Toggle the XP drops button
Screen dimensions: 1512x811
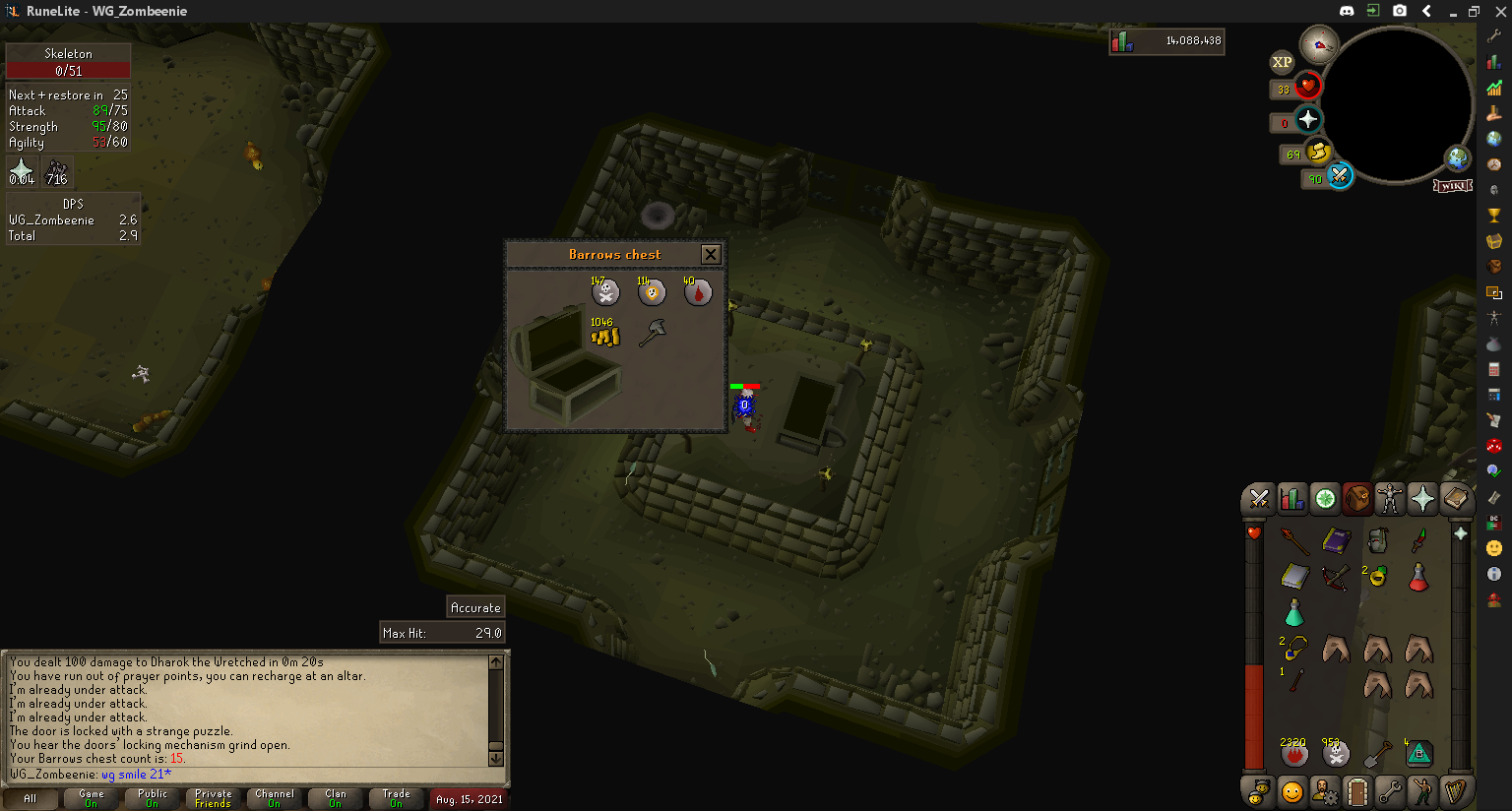(x=1282, y=62)
